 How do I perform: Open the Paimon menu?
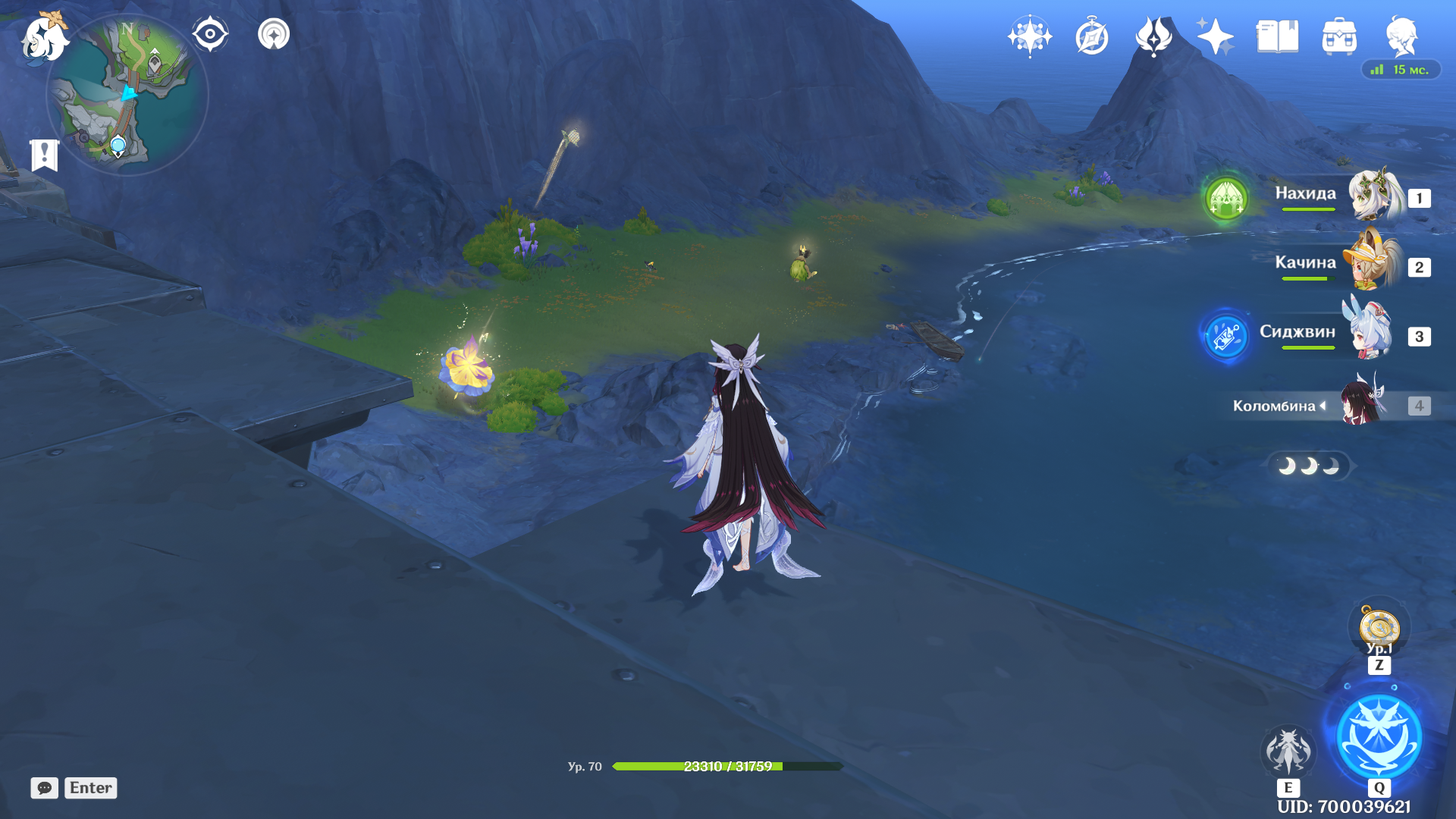[x=44, y=38]
